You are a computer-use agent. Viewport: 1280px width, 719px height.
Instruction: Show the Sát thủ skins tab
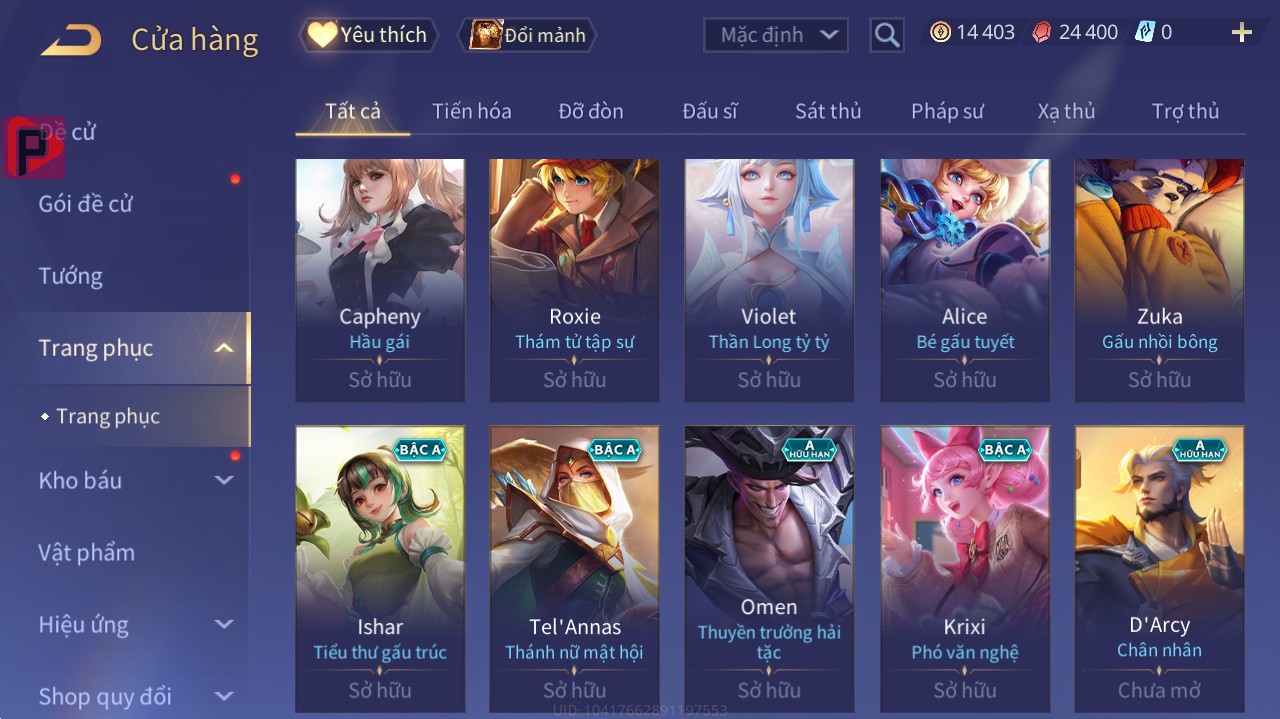[x=828, y=111]
